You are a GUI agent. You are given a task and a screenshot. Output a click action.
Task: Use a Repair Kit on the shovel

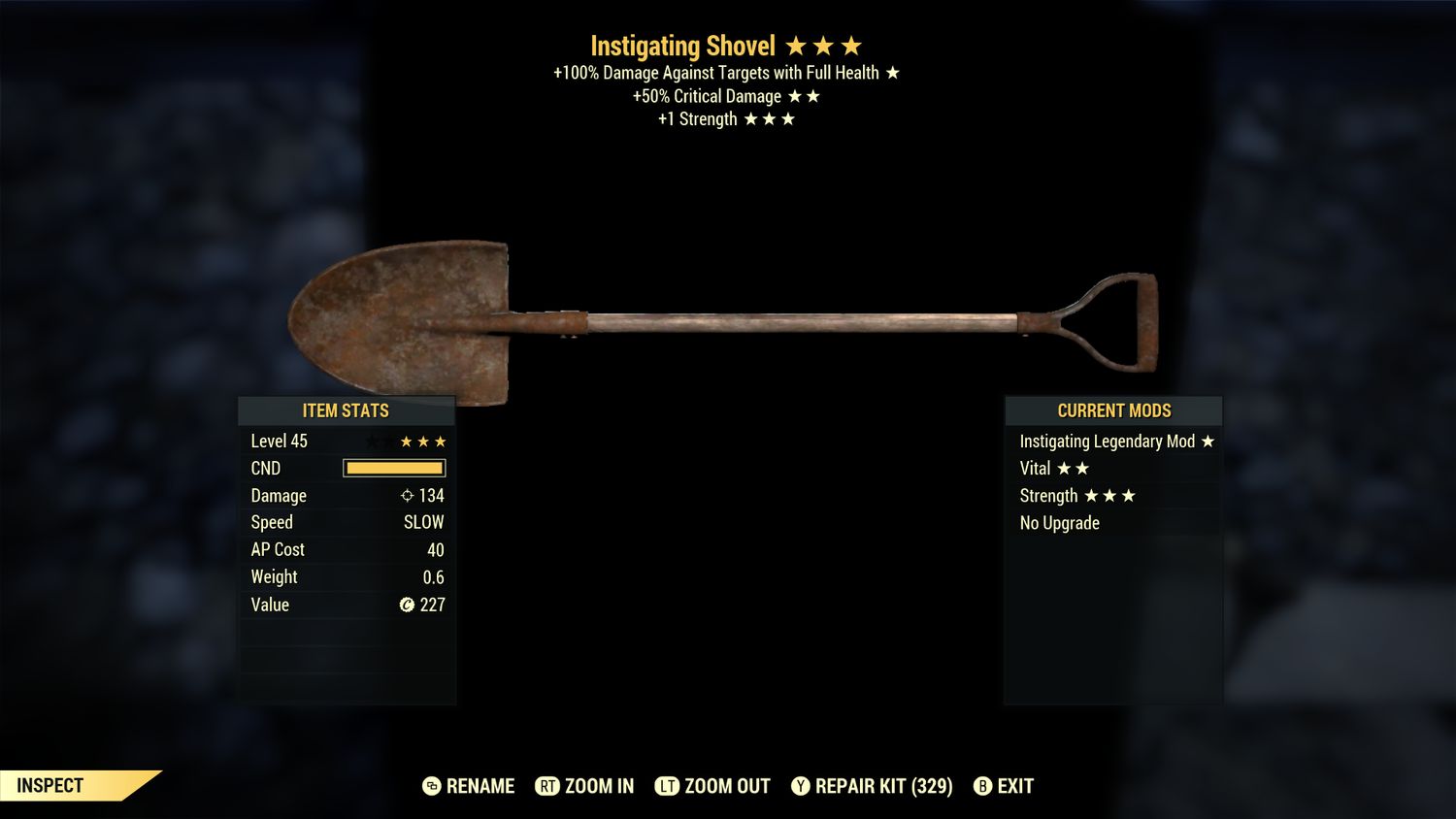[872, 786]
